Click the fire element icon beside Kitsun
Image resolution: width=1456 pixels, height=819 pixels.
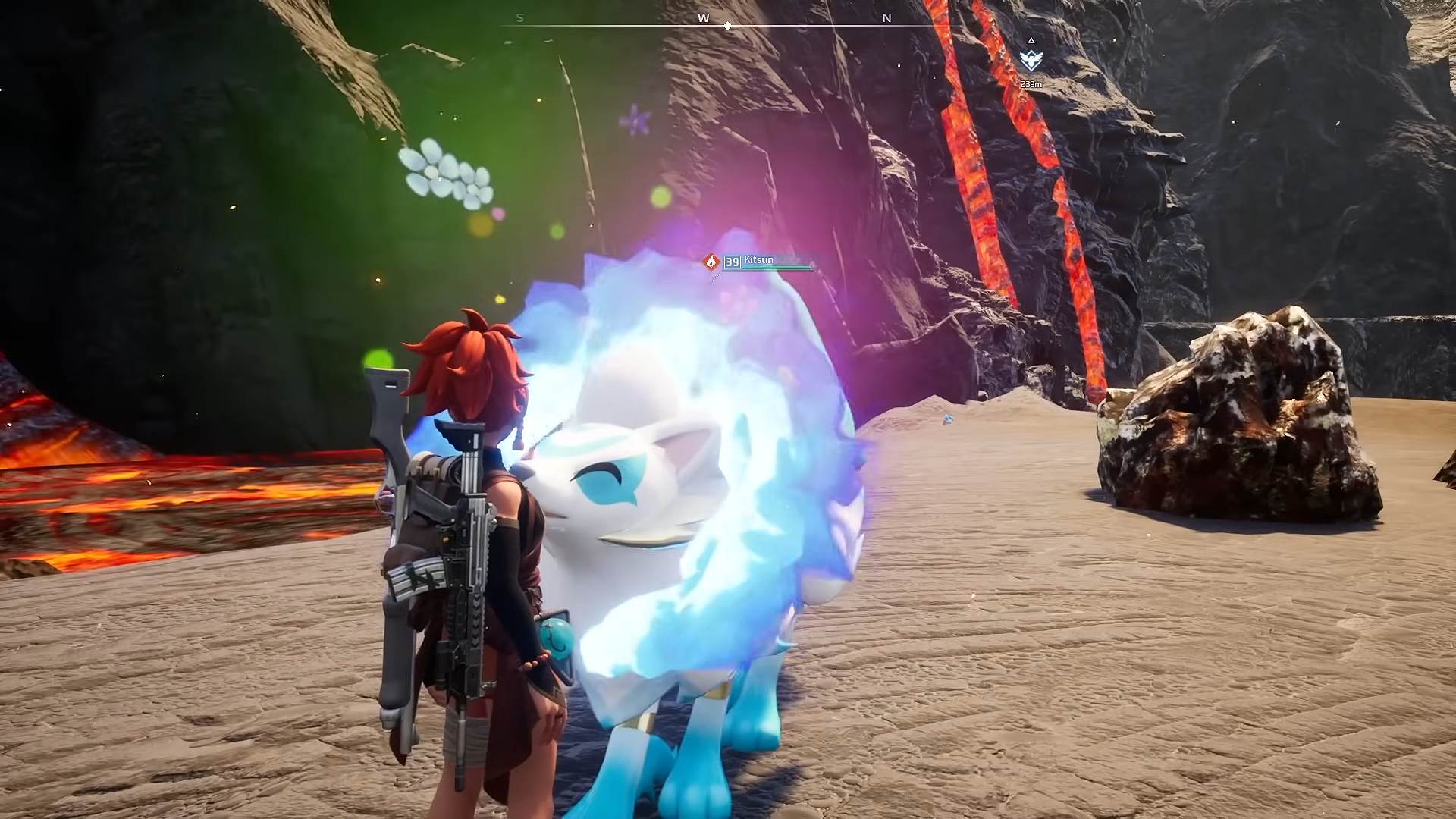point(711,262)
